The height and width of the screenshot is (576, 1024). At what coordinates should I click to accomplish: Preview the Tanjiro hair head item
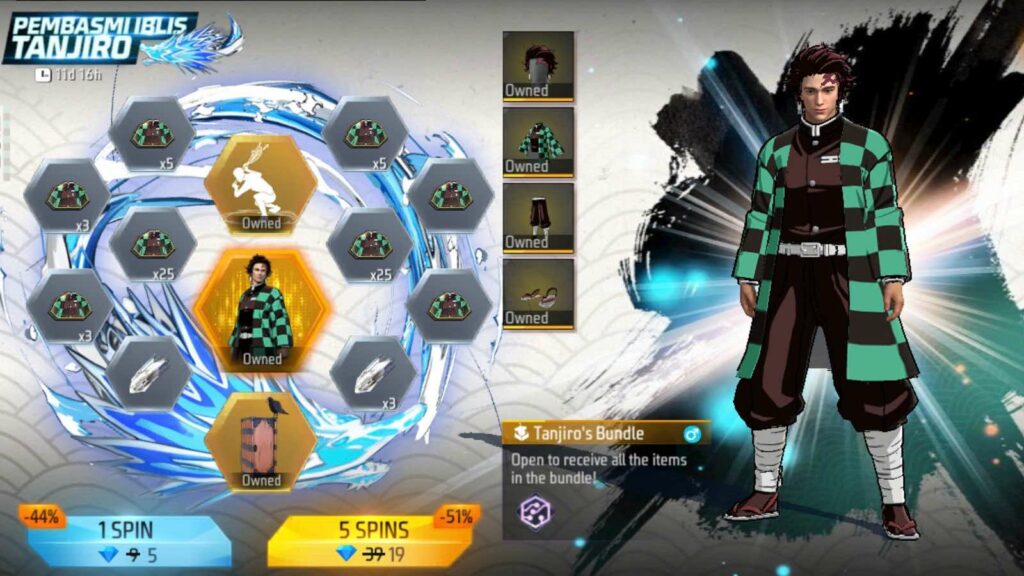(x=538, y=66)
